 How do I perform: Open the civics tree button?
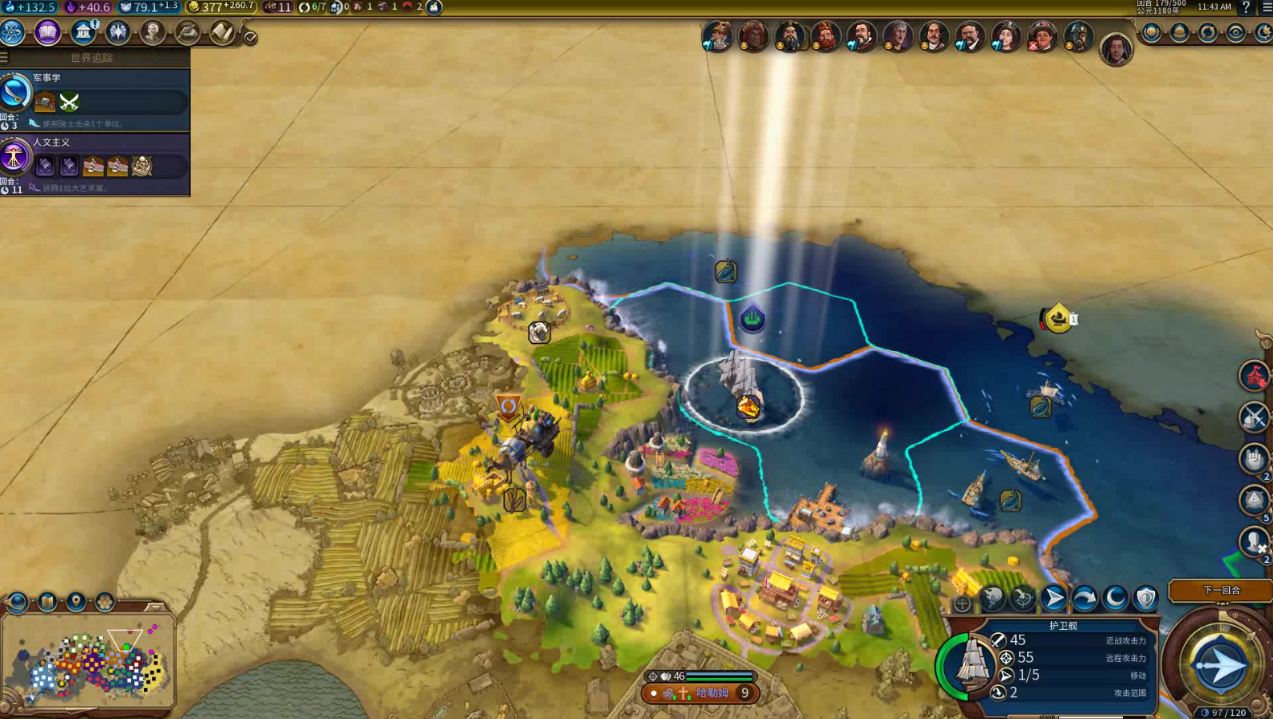click(48, 33)
